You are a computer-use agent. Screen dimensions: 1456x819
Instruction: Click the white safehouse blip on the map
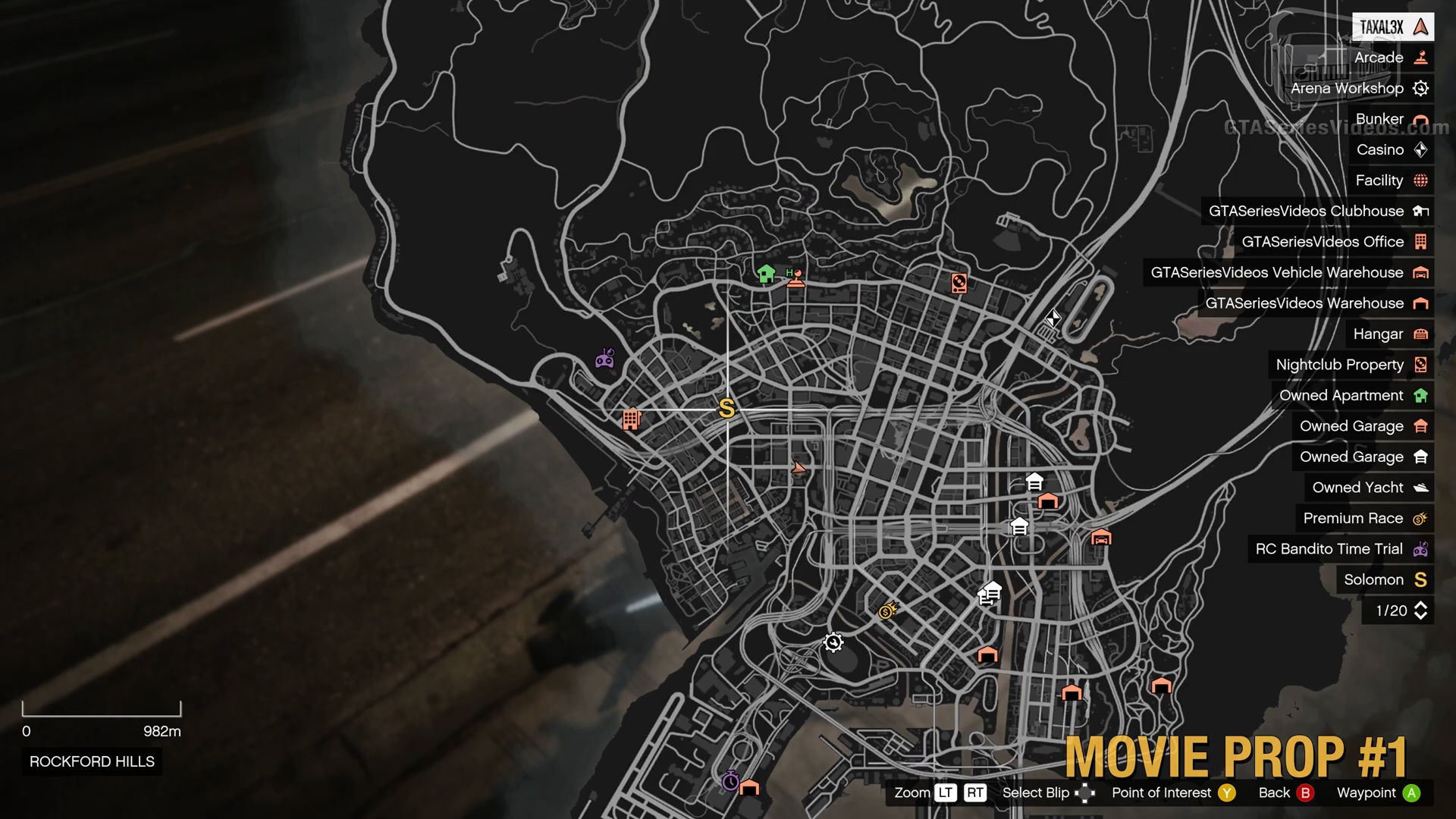tap(1034, 481)
